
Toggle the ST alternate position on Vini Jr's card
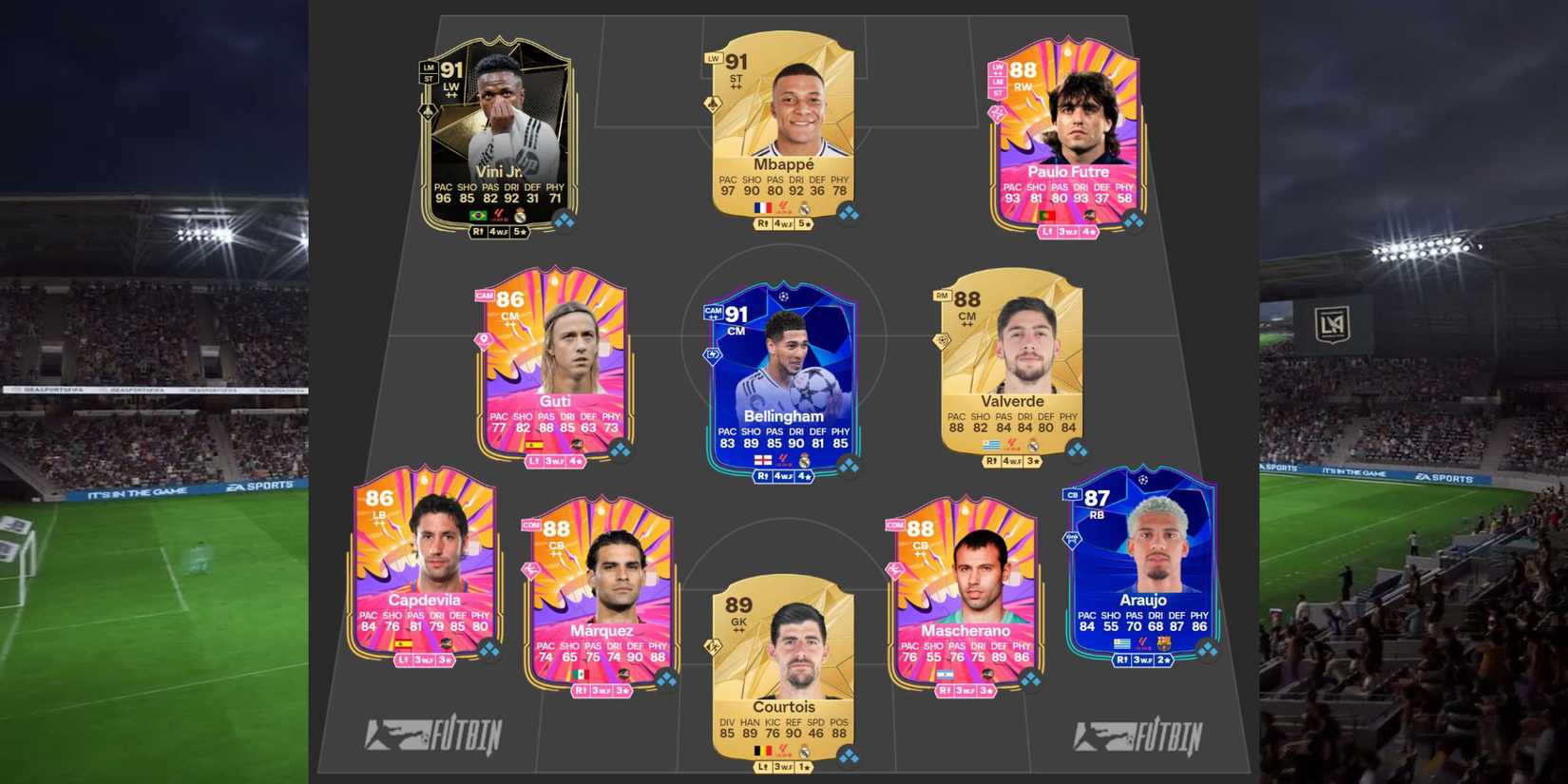pyautogui.click(x=430, y=78)
